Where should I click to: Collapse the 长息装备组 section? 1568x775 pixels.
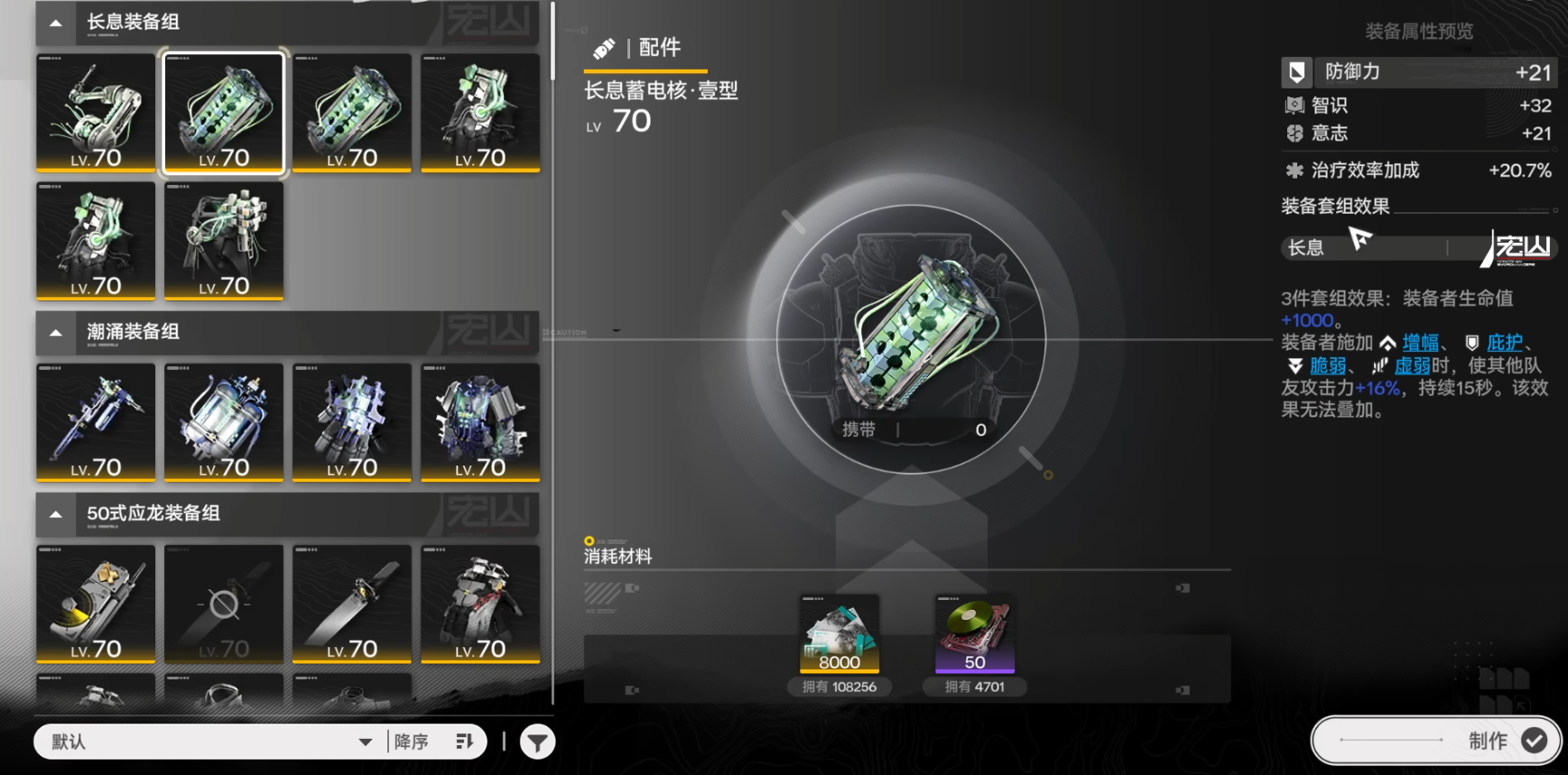pyautogui.click(x=56, y=23)
